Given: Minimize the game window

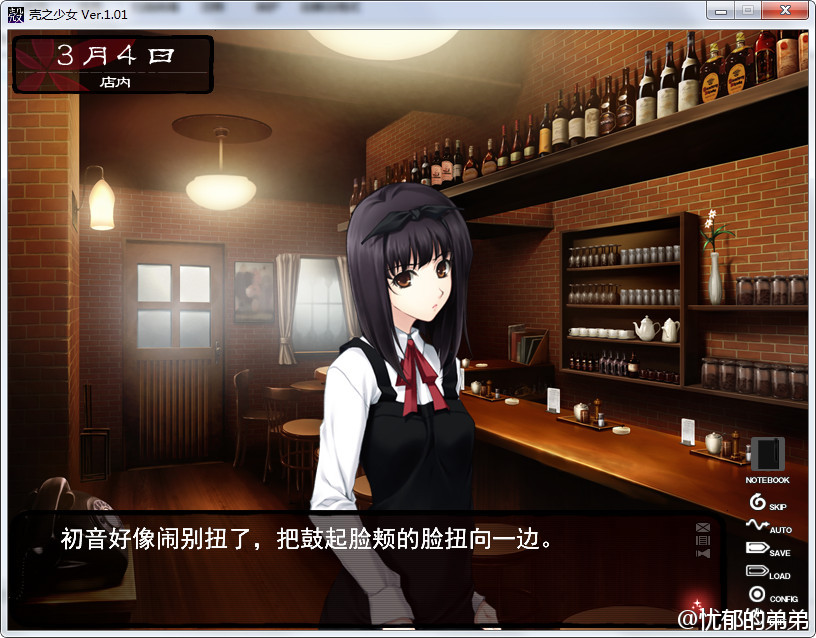Looking at the screenshot, I should (x=720, y=10).
